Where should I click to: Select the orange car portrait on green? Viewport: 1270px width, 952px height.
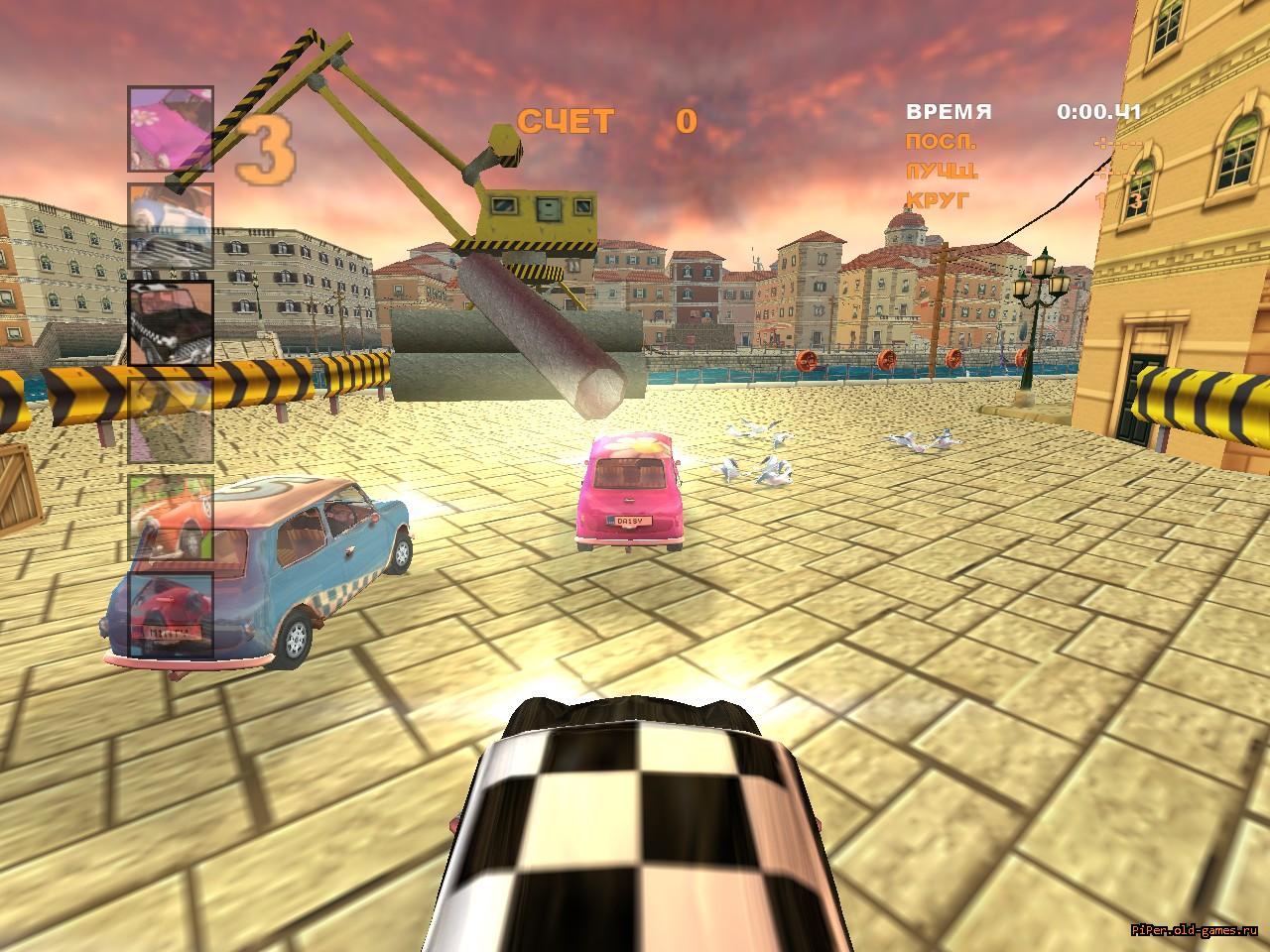(170, 518)
